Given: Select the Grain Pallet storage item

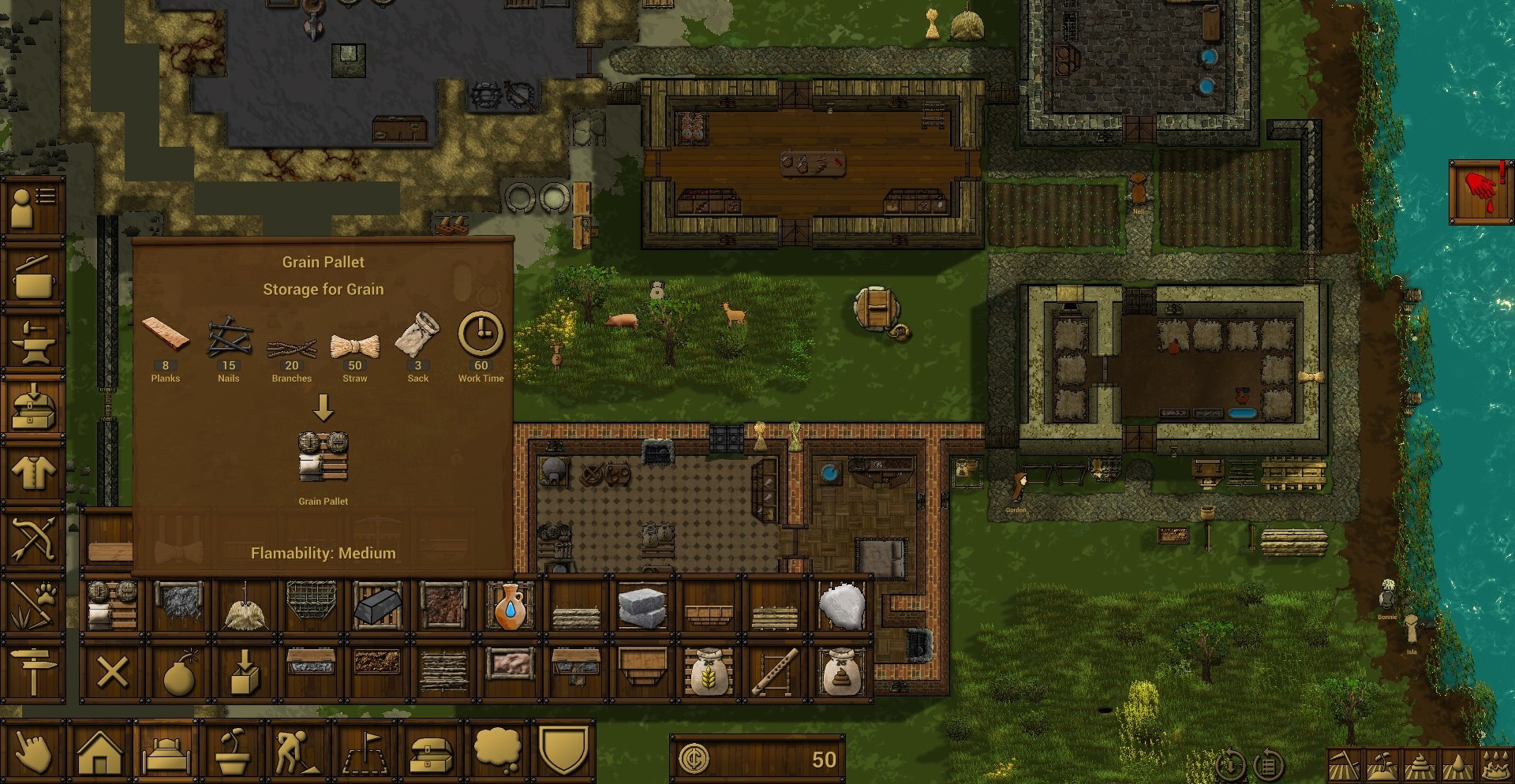Looking at the screenshot, I should tap(113, 606).
